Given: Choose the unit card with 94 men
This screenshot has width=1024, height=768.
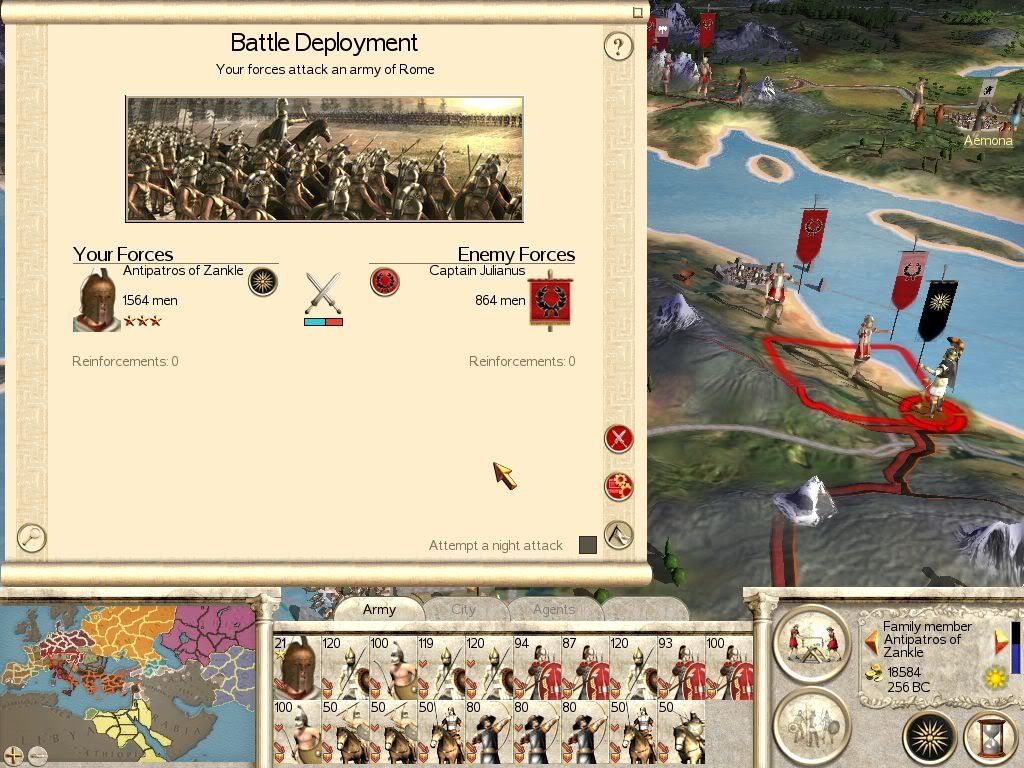Looking at the screenshot, I should tap(537, 667).
